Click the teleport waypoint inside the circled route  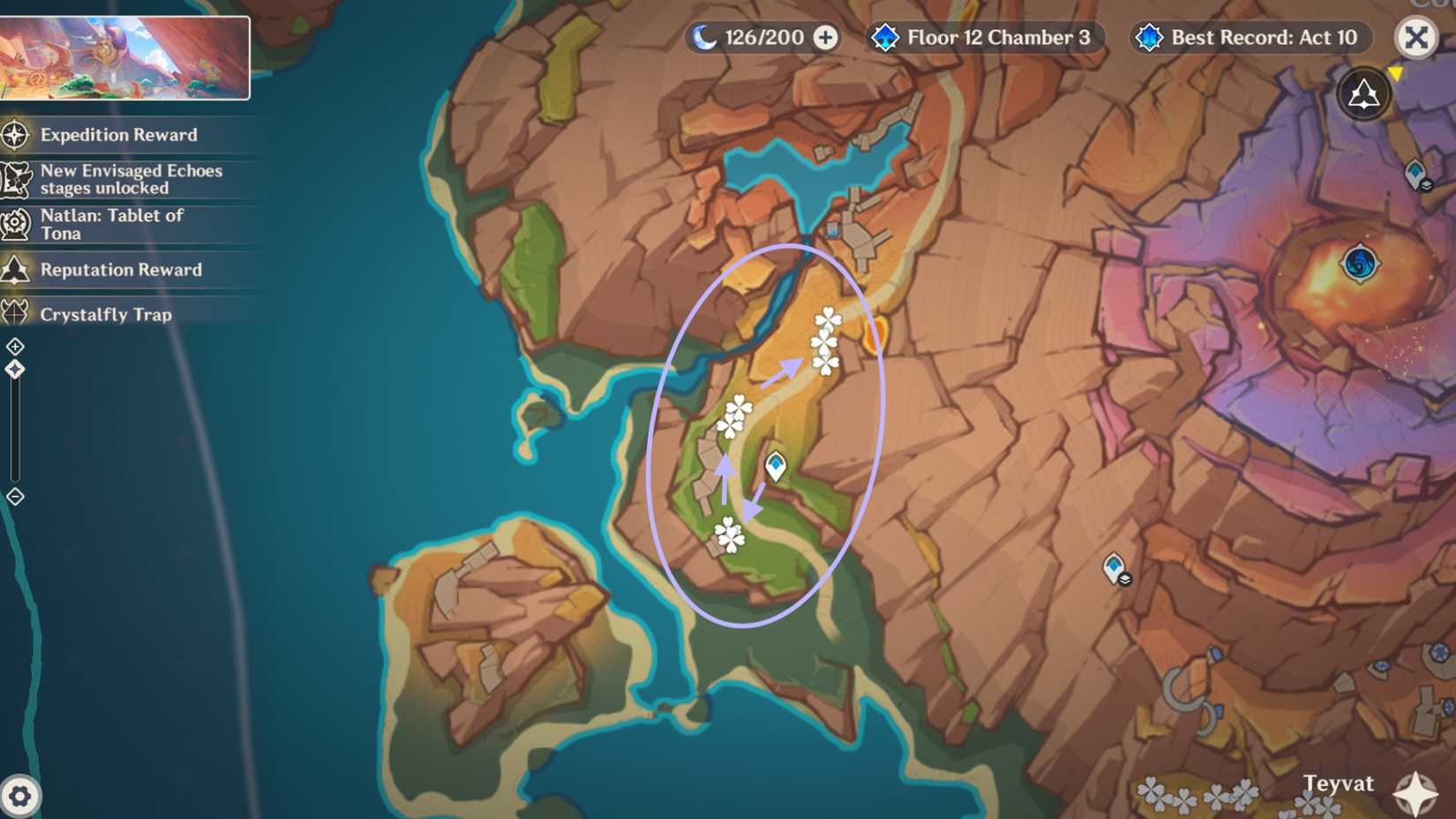point(774,465)
